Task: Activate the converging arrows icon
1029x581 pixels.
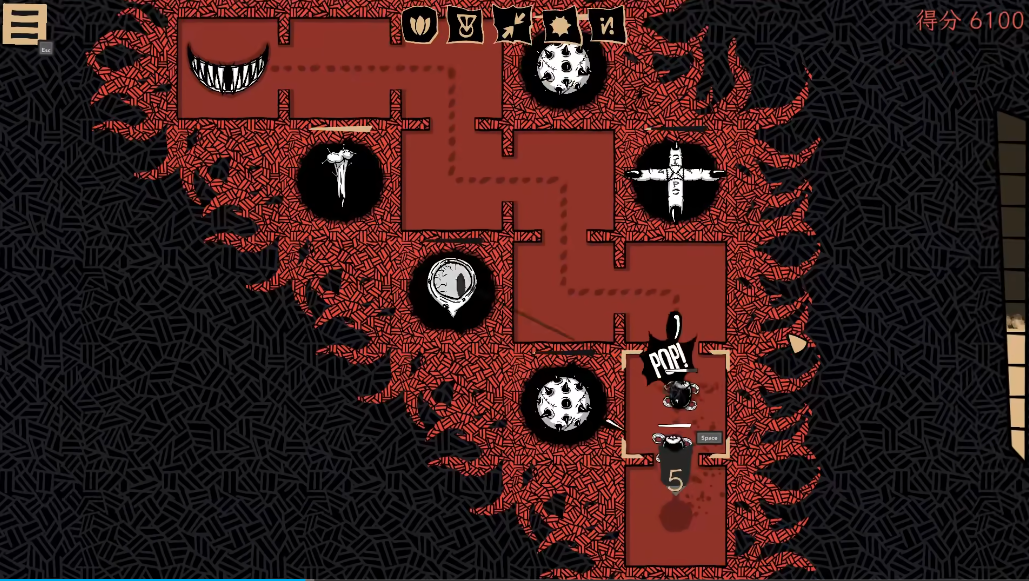Action: [512, 25]
